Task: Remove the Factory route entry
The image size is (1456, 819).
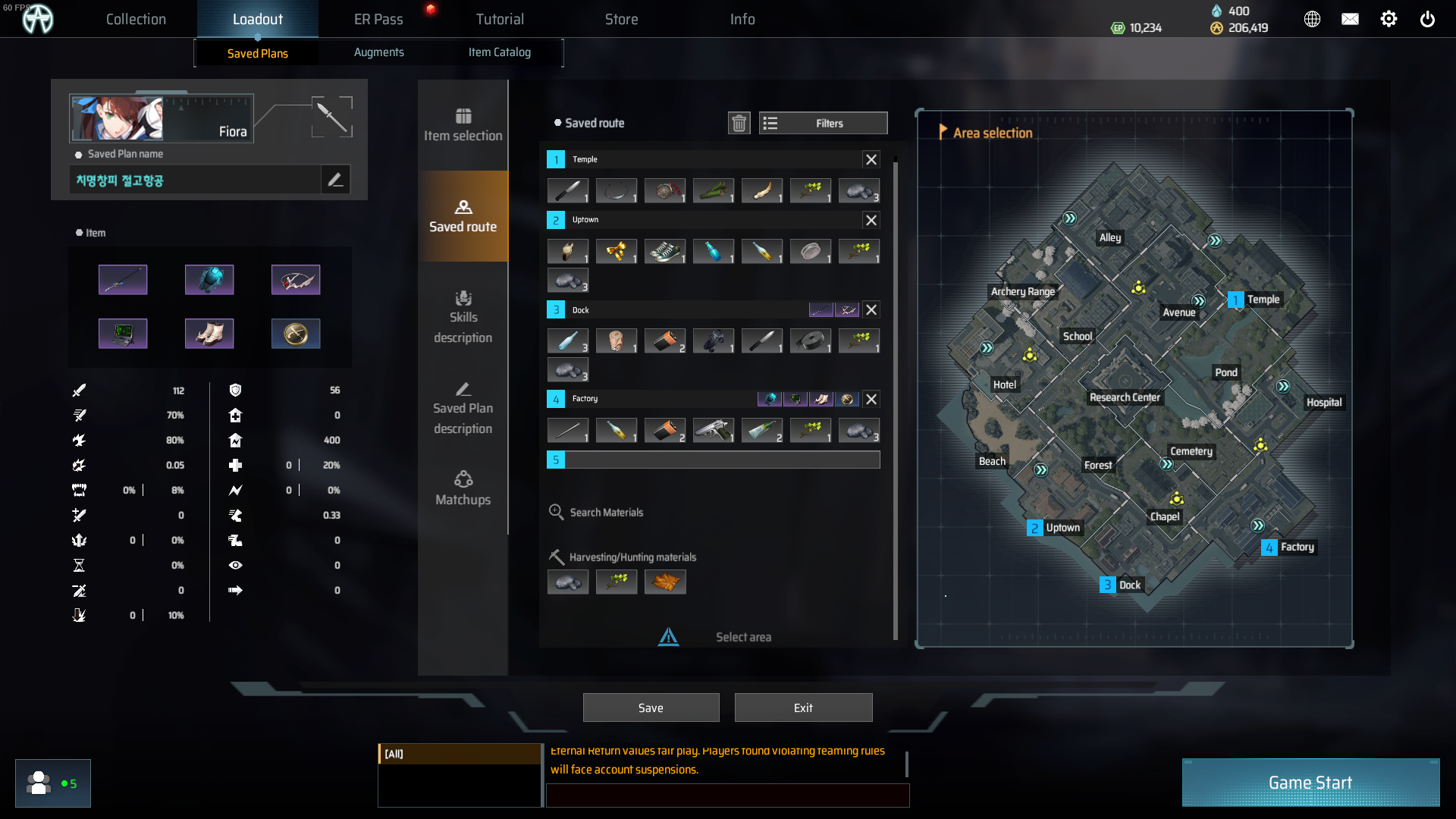Action: (871, 399)
